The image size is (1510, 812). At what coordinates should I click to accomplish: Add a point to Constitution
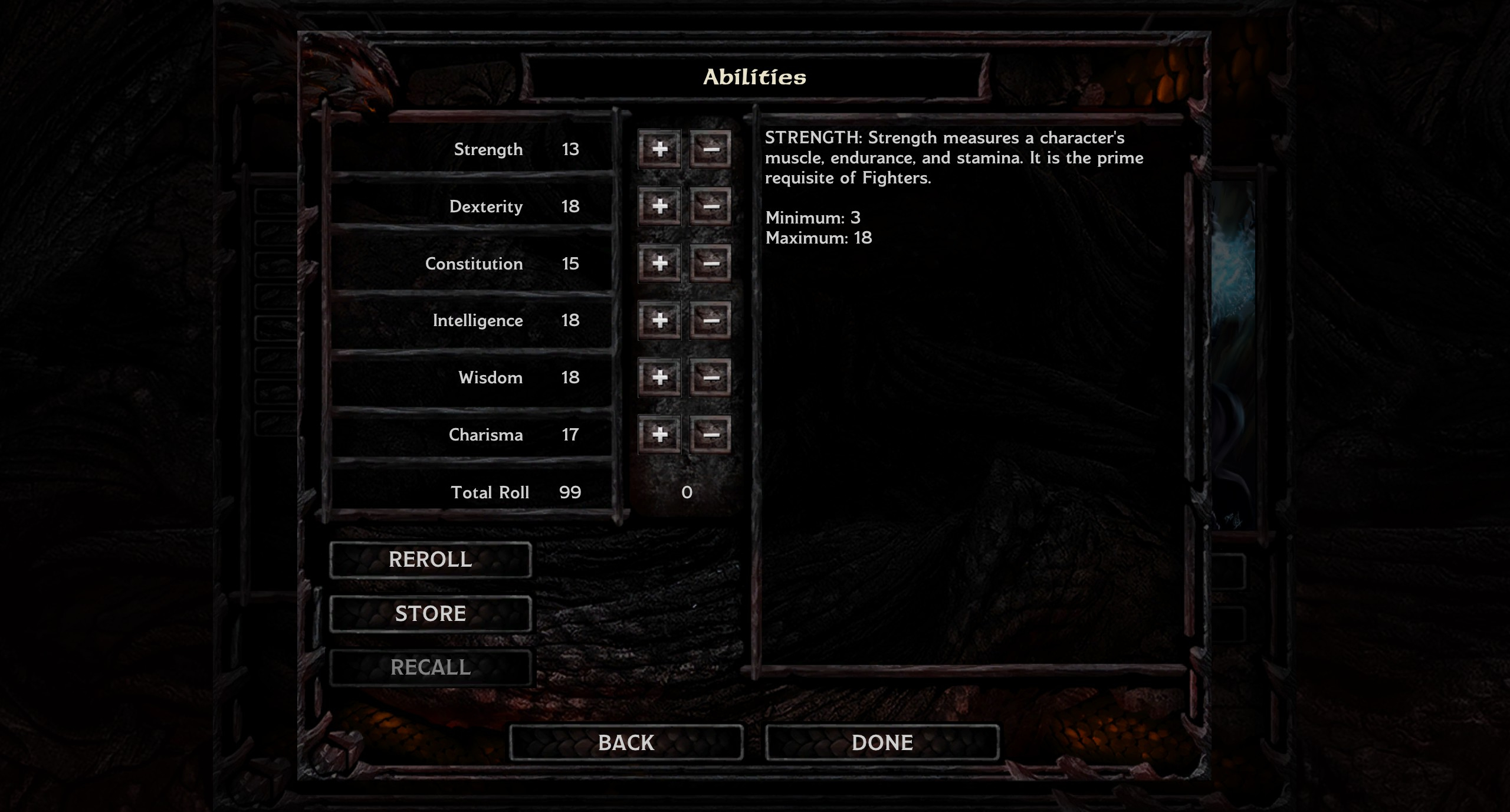point(659,264)
